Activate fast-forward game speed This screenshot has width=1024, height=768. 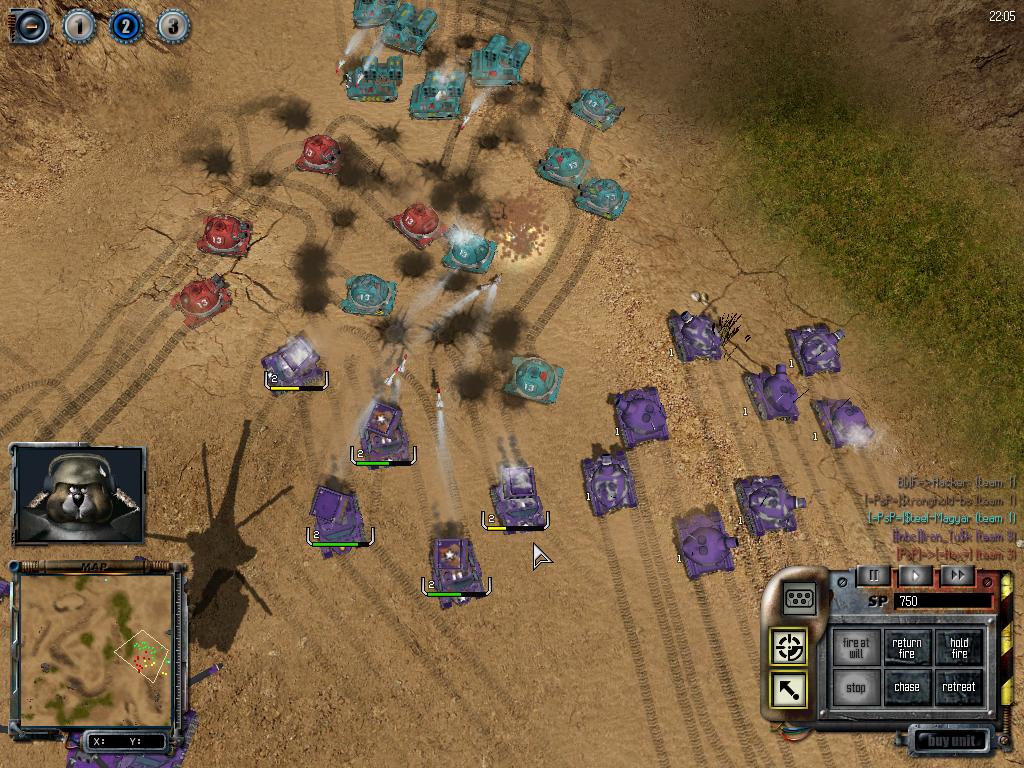[957, 575]
